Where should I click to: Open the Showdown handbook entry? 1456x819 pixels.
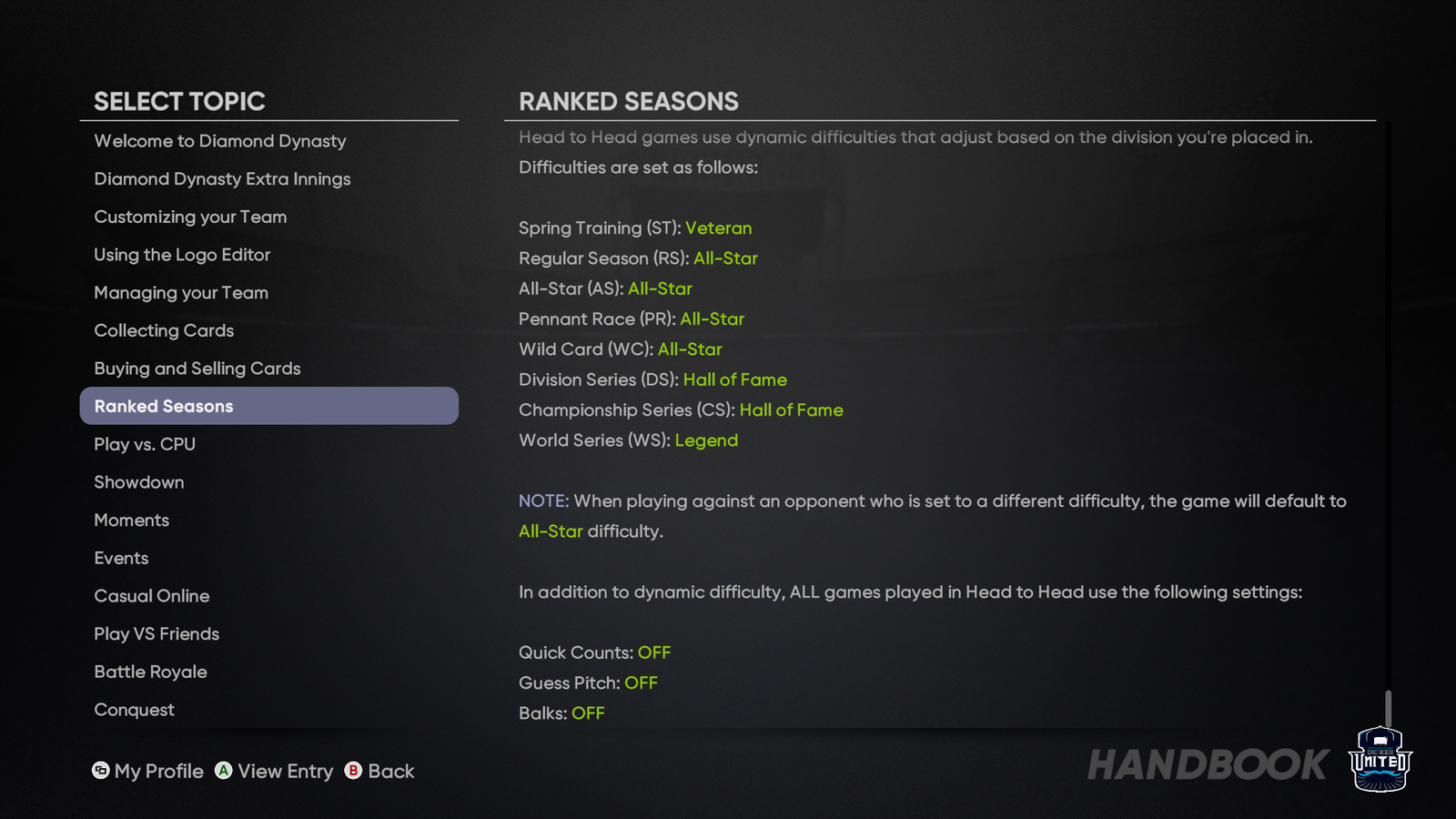click(138, 482)
